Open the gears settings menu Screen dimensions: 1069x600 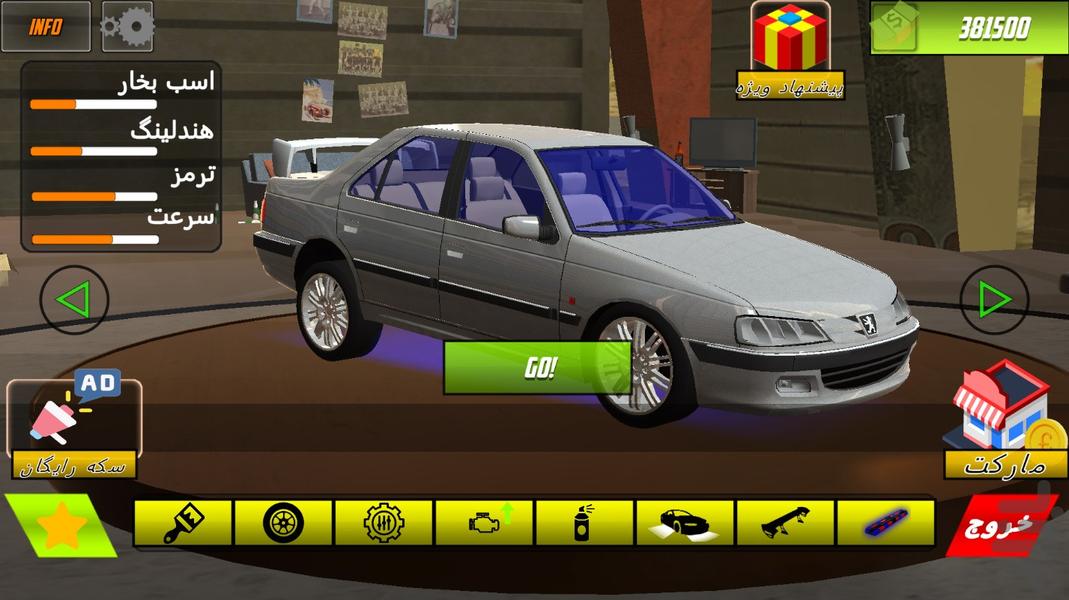coord(127,27)
